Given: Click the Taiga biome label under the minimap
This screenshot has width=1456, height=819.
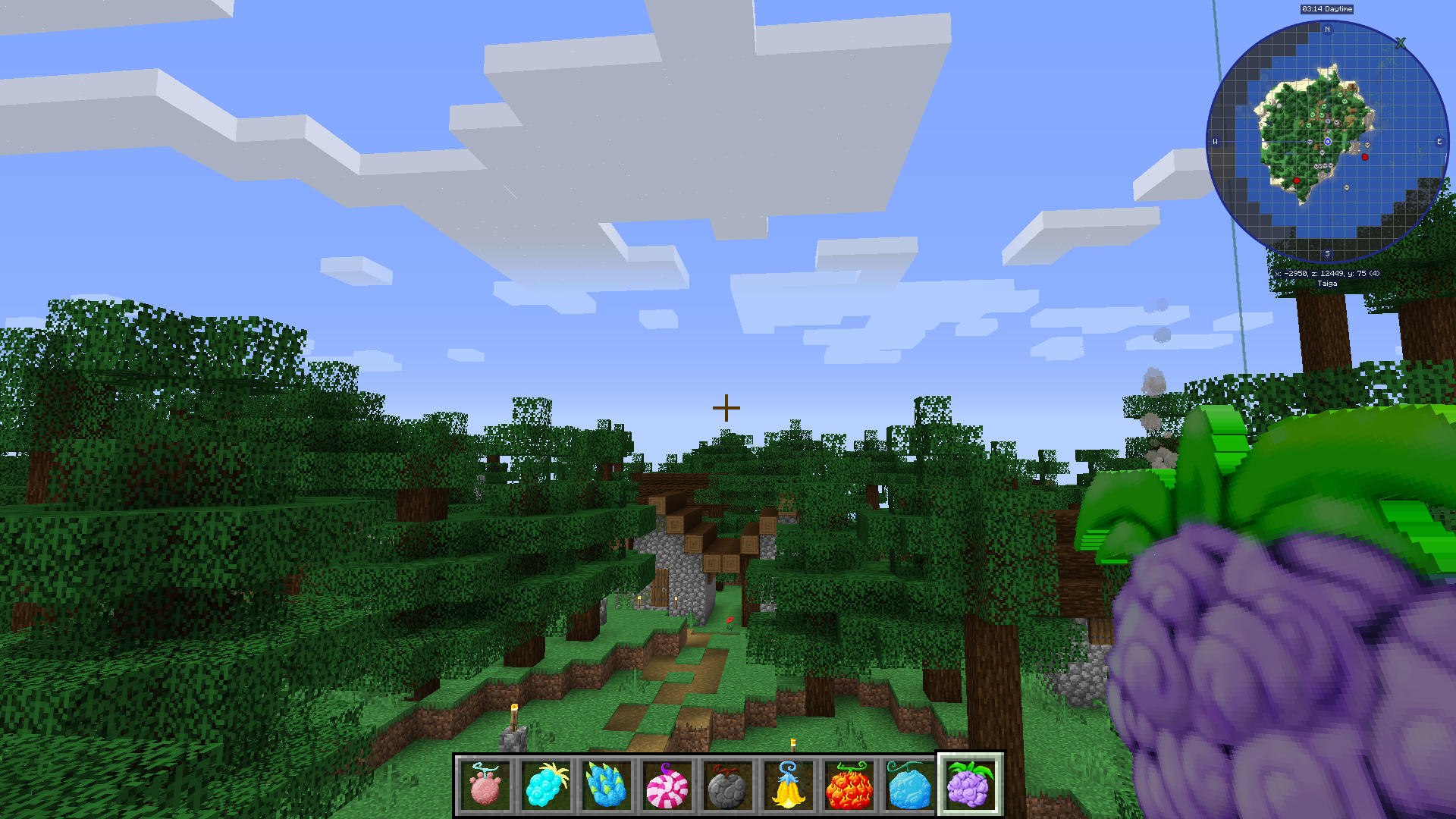Looking at the screenshot, I should click(x=1327, y=284).
